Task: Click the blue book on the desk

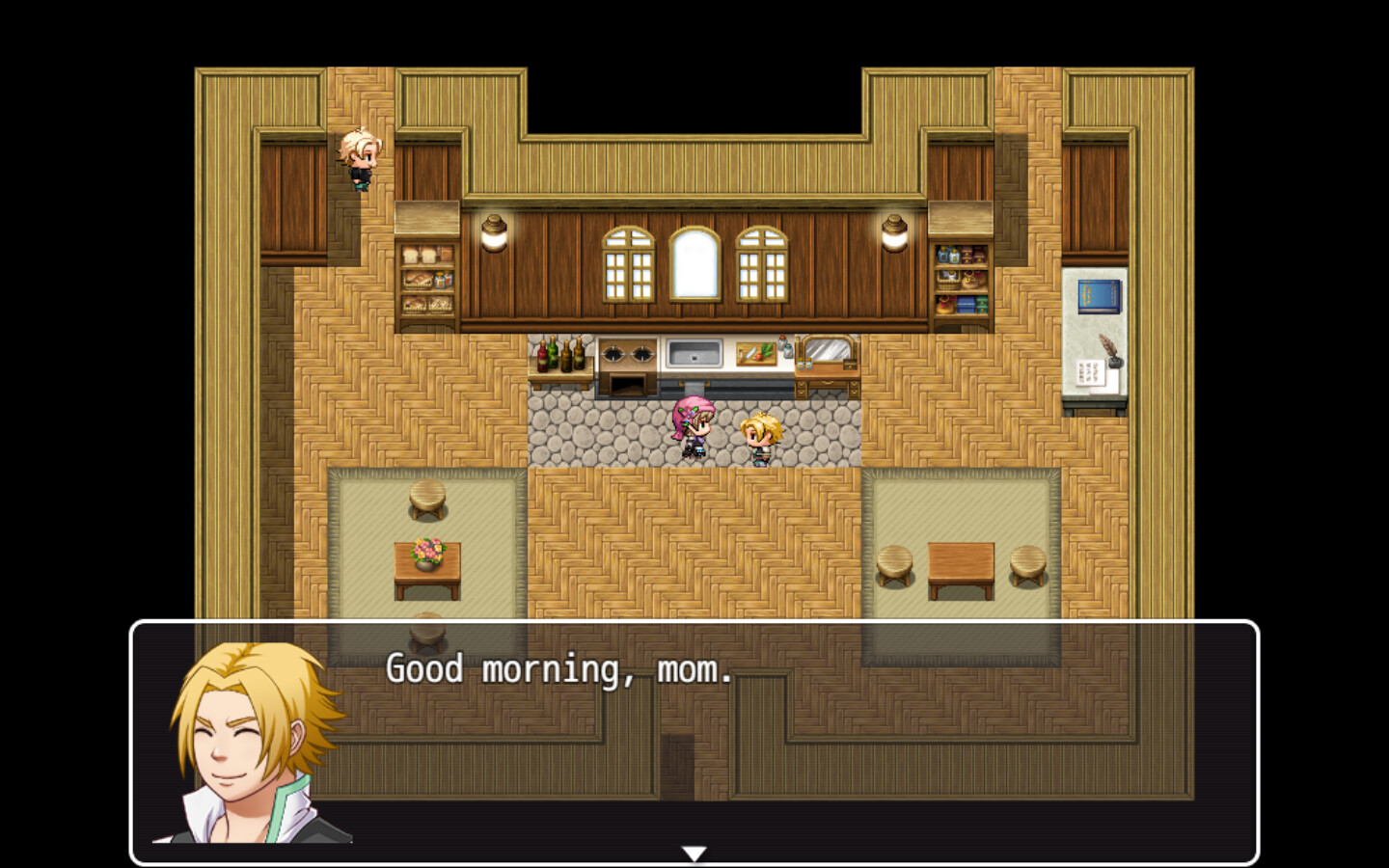Action: tap(1098, 297)
